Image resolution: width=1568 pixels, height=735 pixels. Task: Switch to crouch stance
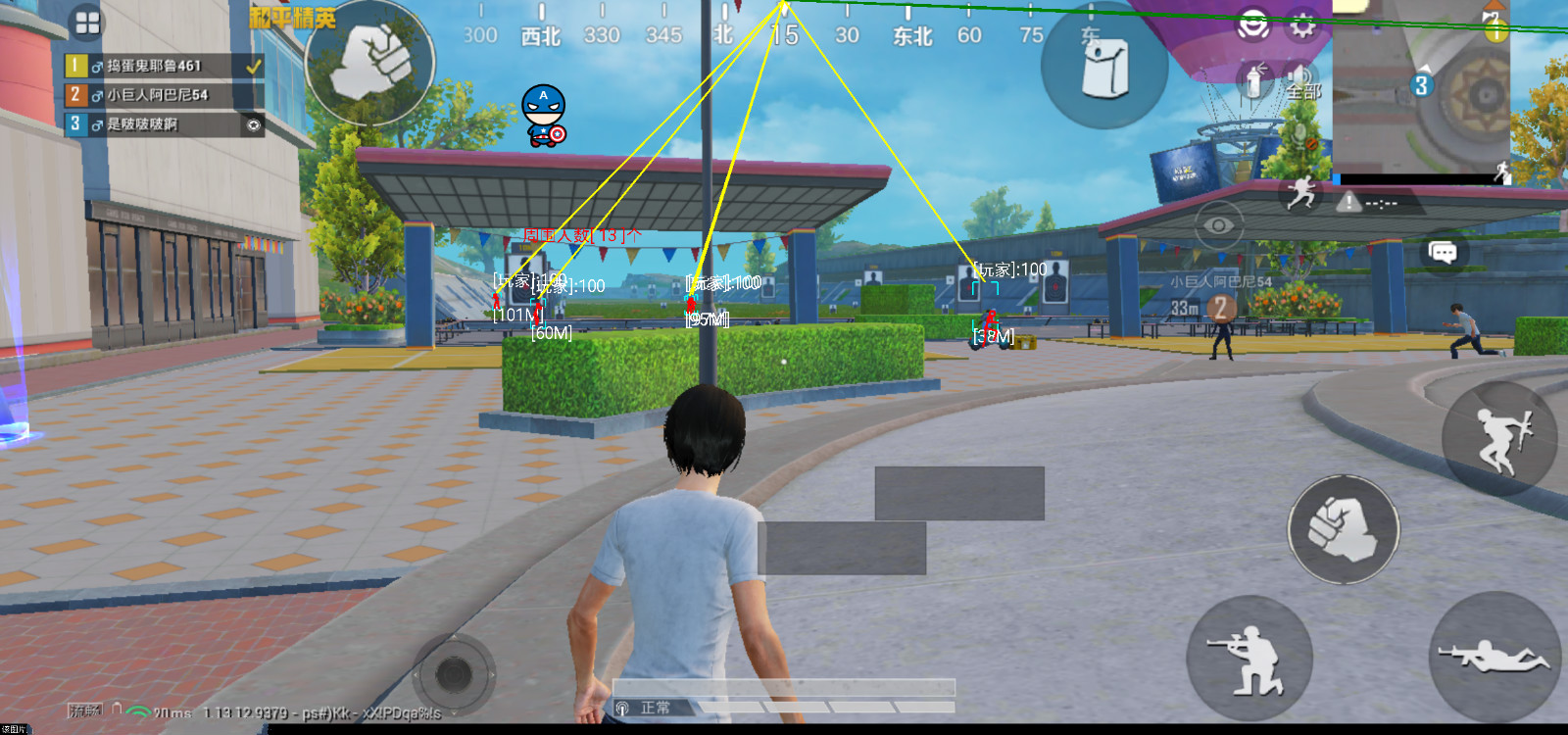[1249, 658]
